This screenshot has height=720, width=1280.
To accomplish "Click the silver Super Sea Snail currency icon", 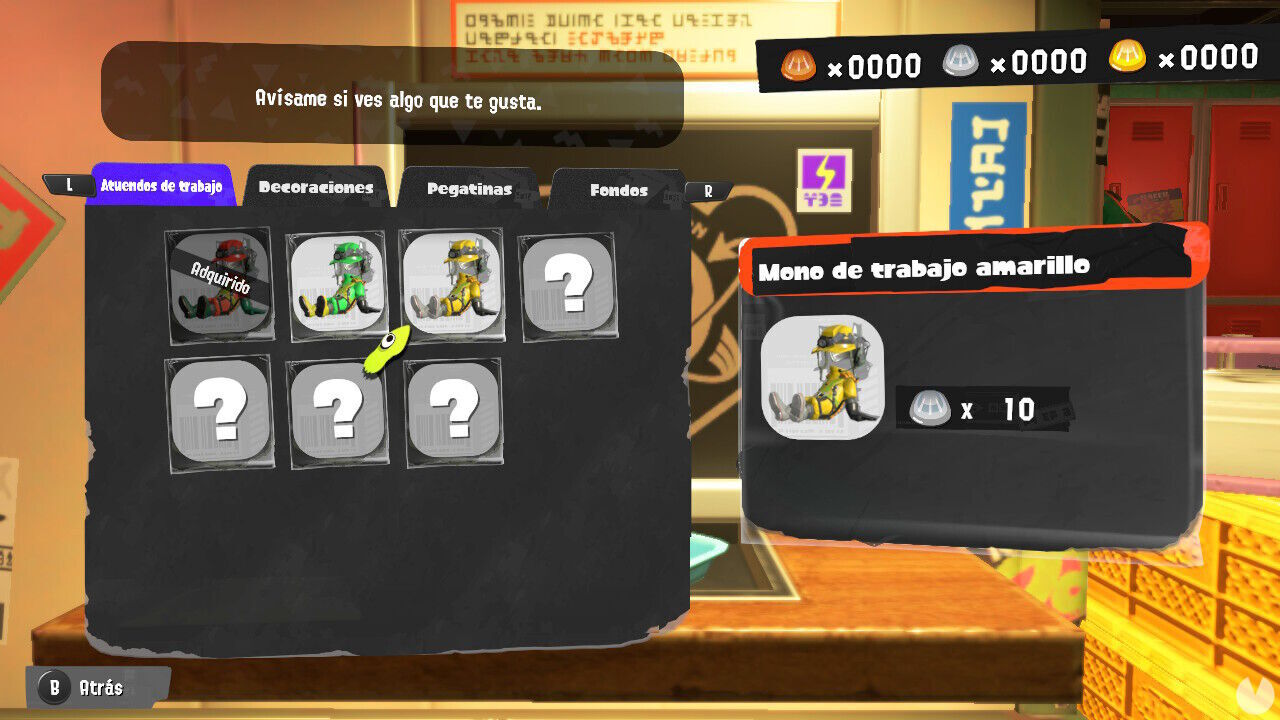I will pyautogui.click(x=961, y=62).
